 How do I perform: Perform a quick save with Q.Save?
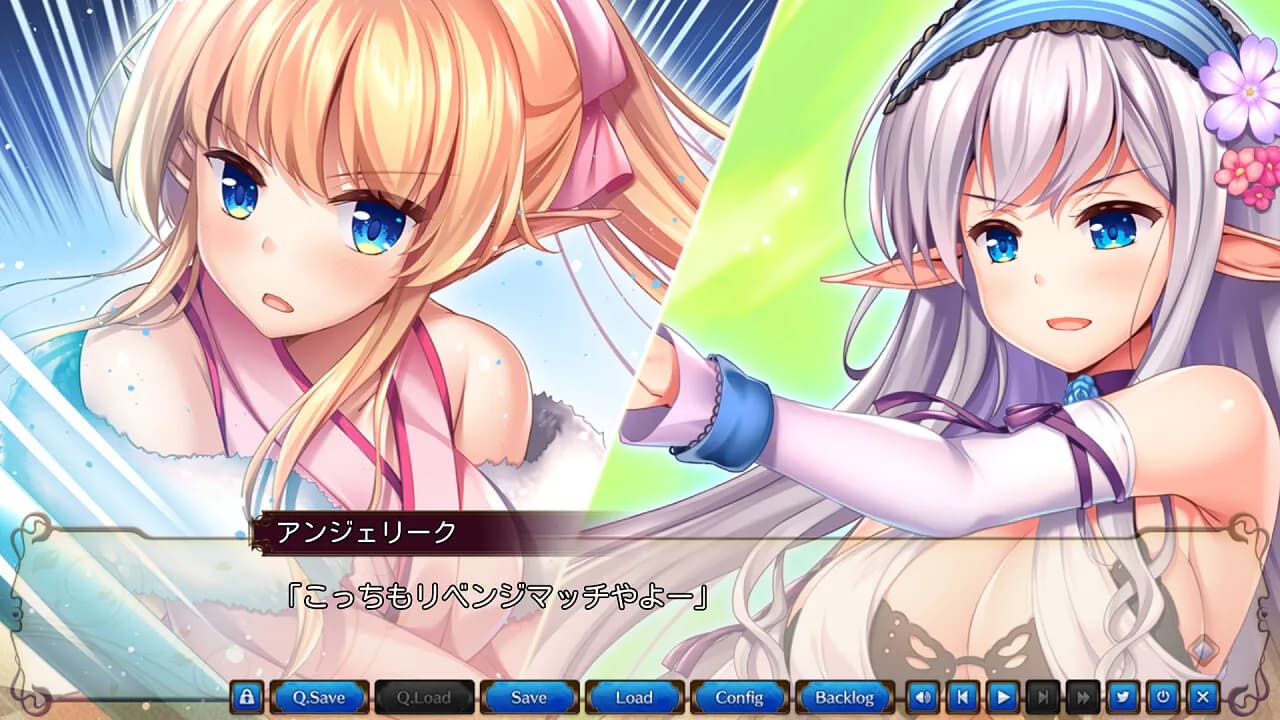(320, 697)
